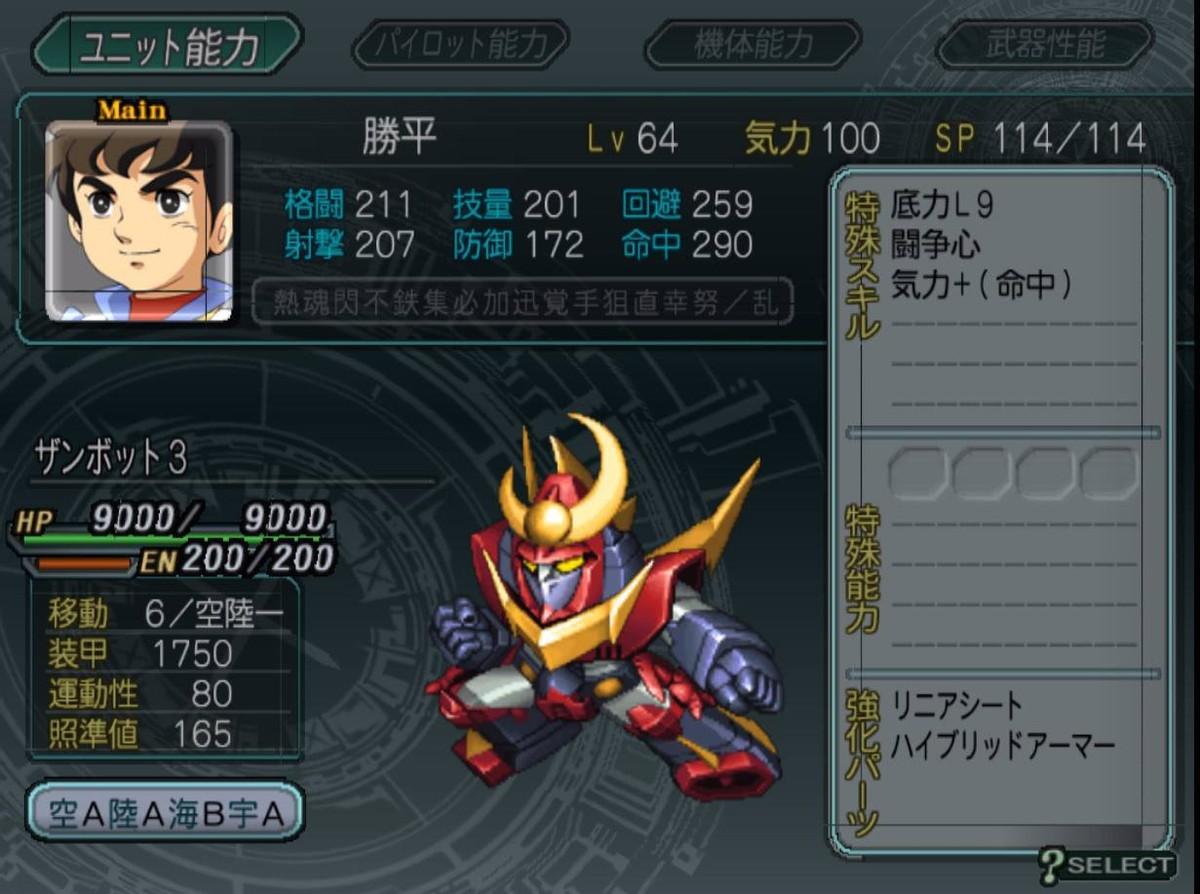Click the pilot 勝平 portrait

139,221
